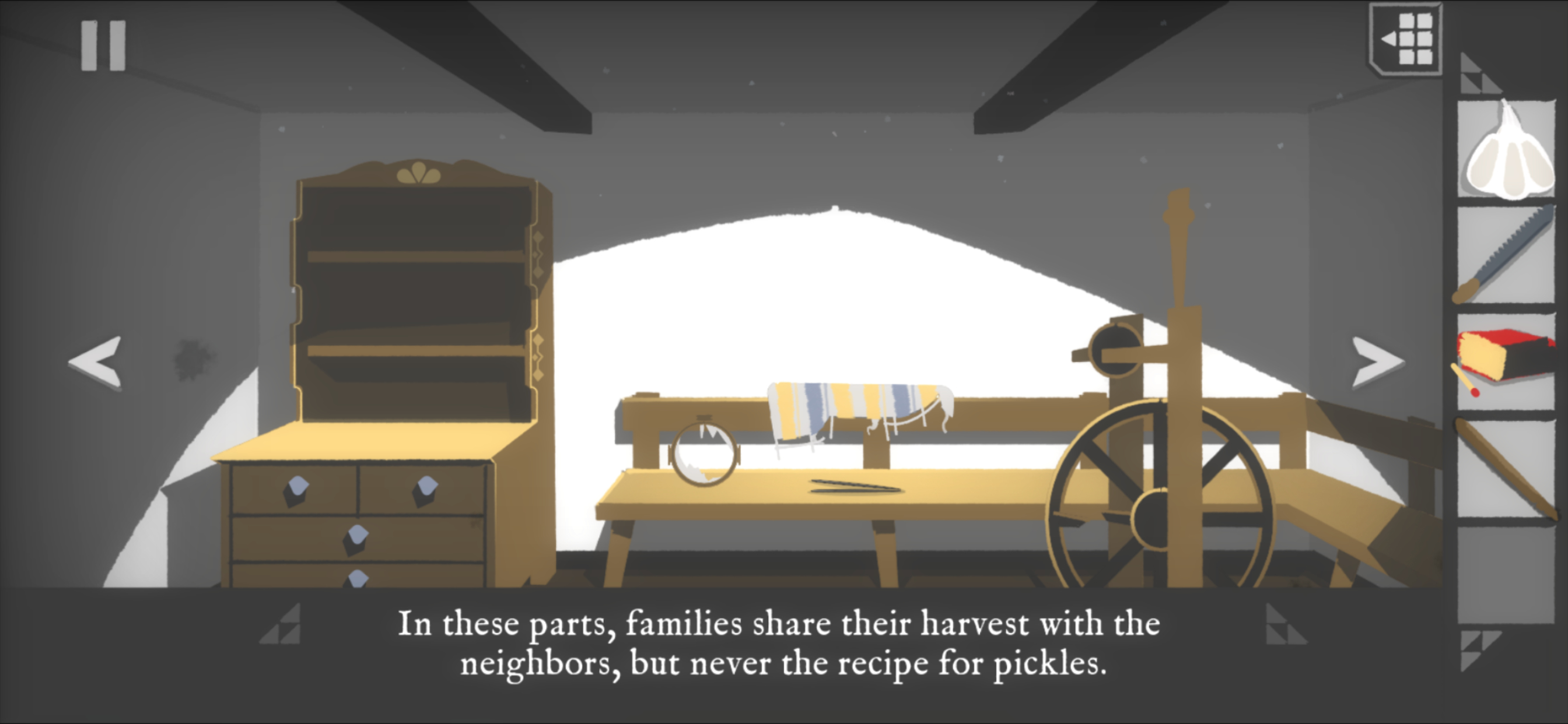Turn view to the left room
This screenshot has height=724, width=1568.
pos(96,362)
